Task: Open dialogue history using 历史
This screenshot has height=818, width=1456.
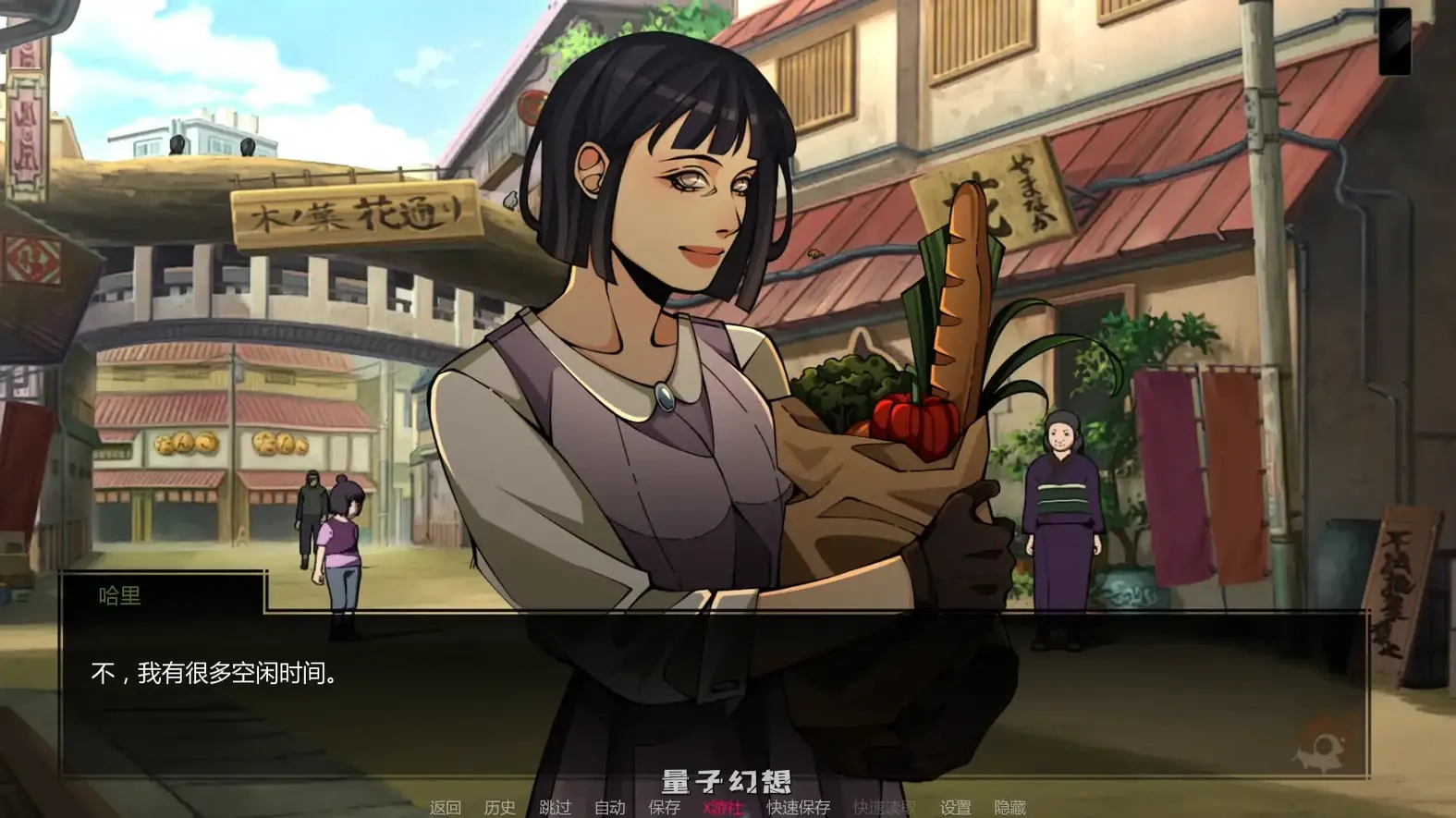Action: (x=502, y=807)
